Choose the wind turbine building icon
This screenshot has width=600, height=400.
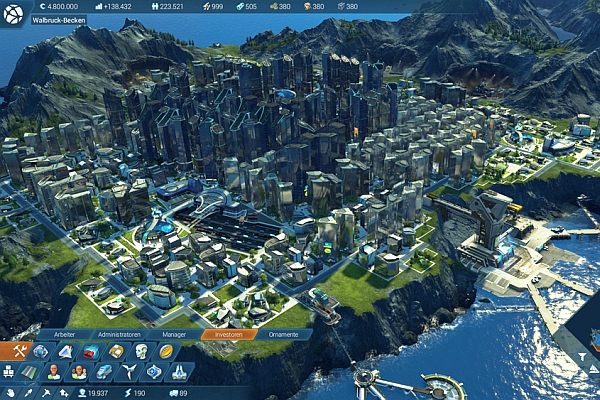point(128,372)
